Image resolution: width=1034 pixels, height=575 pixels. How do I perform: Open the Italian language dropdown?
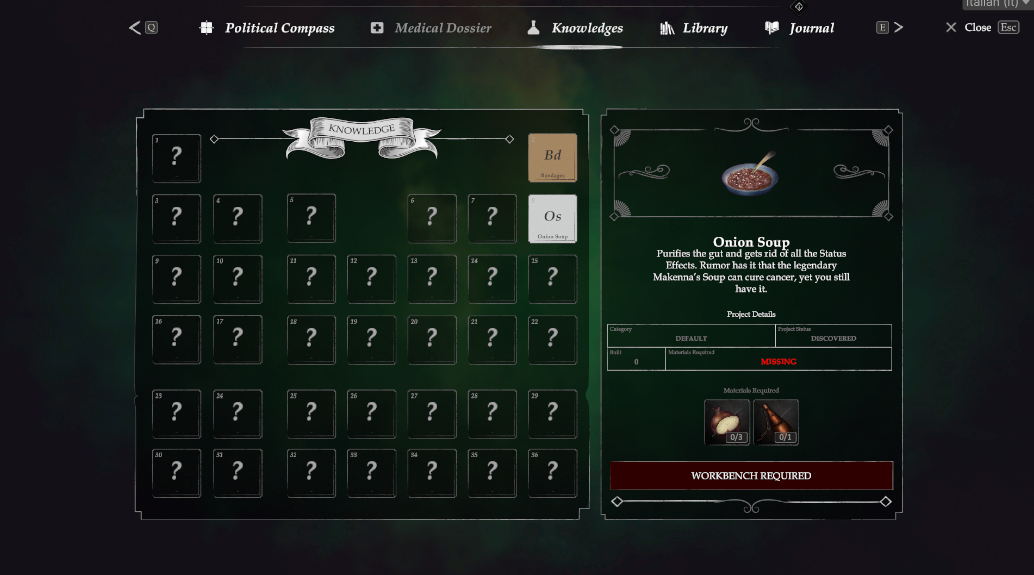click(x=996, y=4)
